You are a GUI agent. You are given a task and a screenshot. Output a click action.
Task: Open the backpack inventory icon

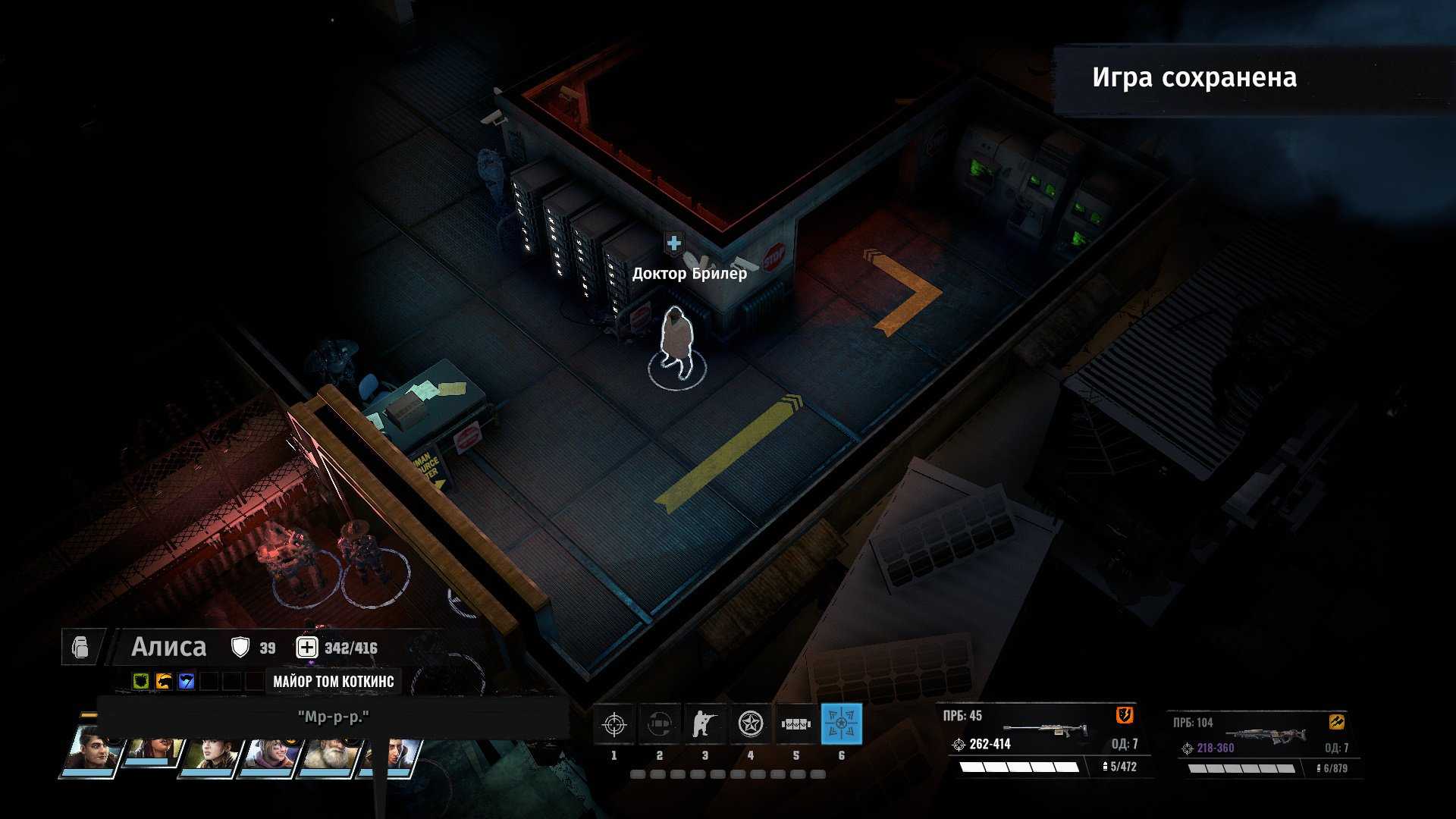coord(80,648)
